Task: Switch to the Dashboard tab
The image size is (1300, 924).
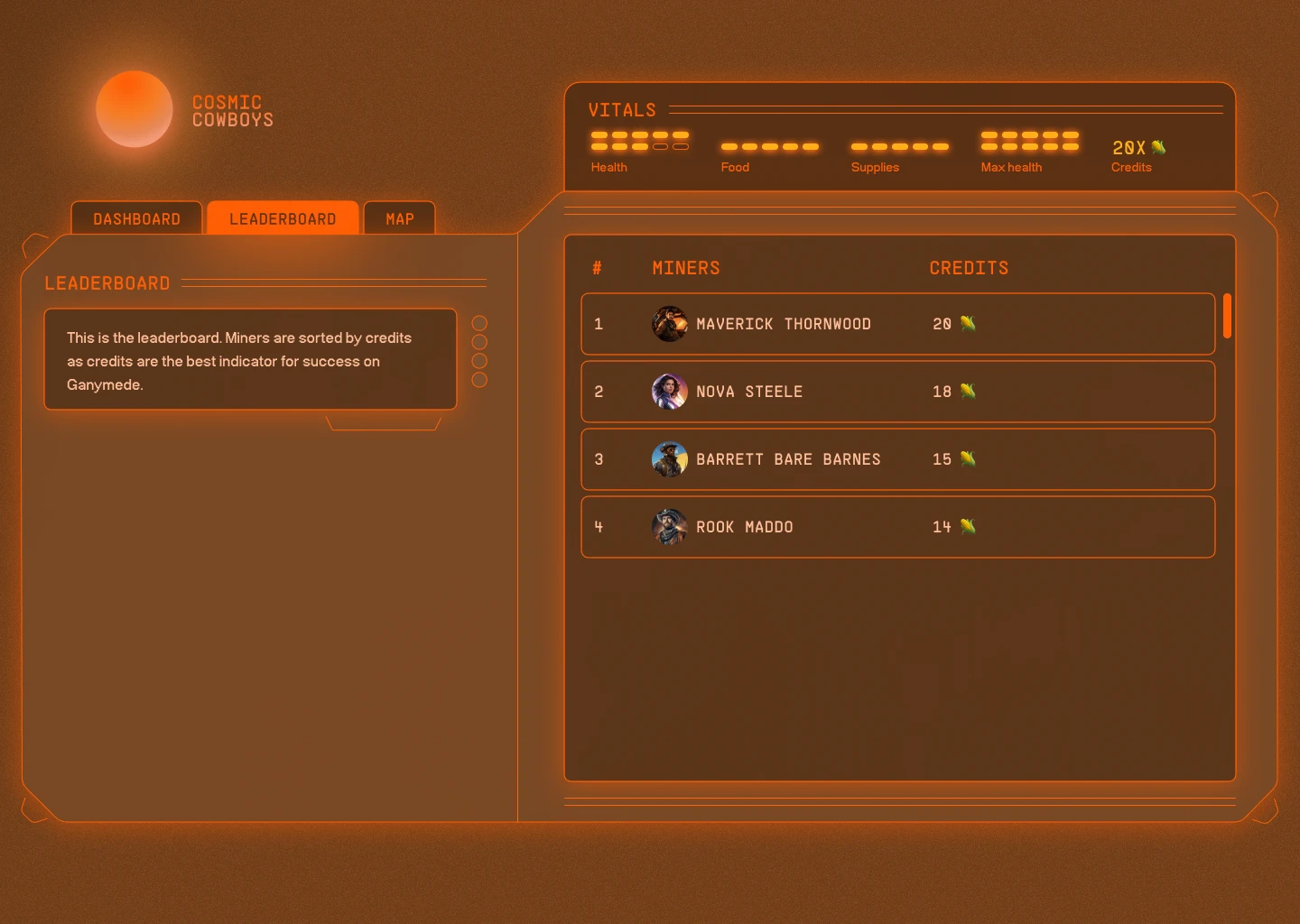Action: 136,218
